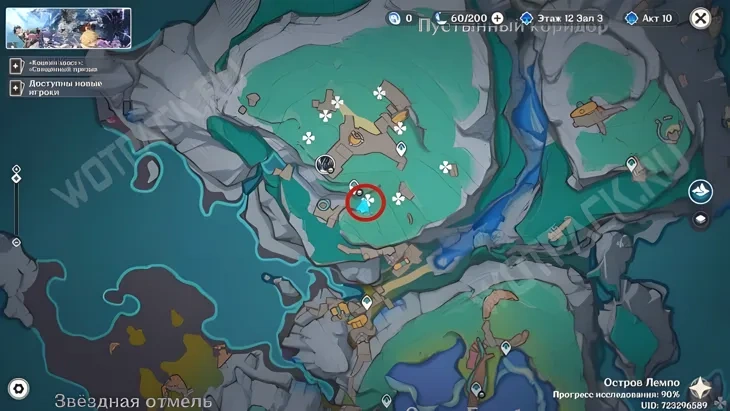Screen dimensions: 730x411
Task: Select the circular domain marker left of town
Action: [x=325, y=164]
